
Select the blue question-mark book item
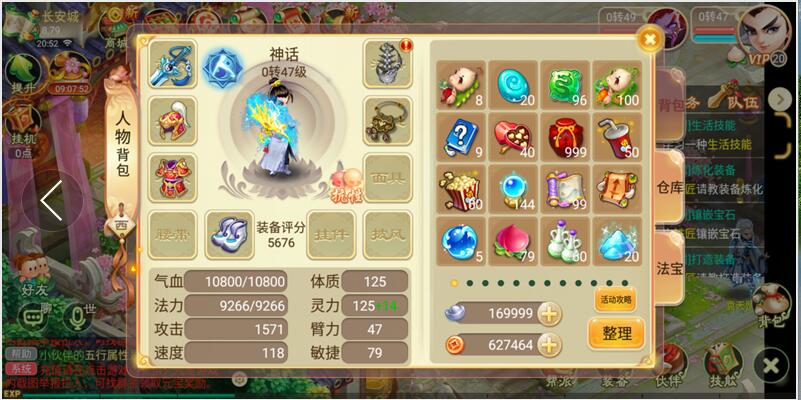461,137
